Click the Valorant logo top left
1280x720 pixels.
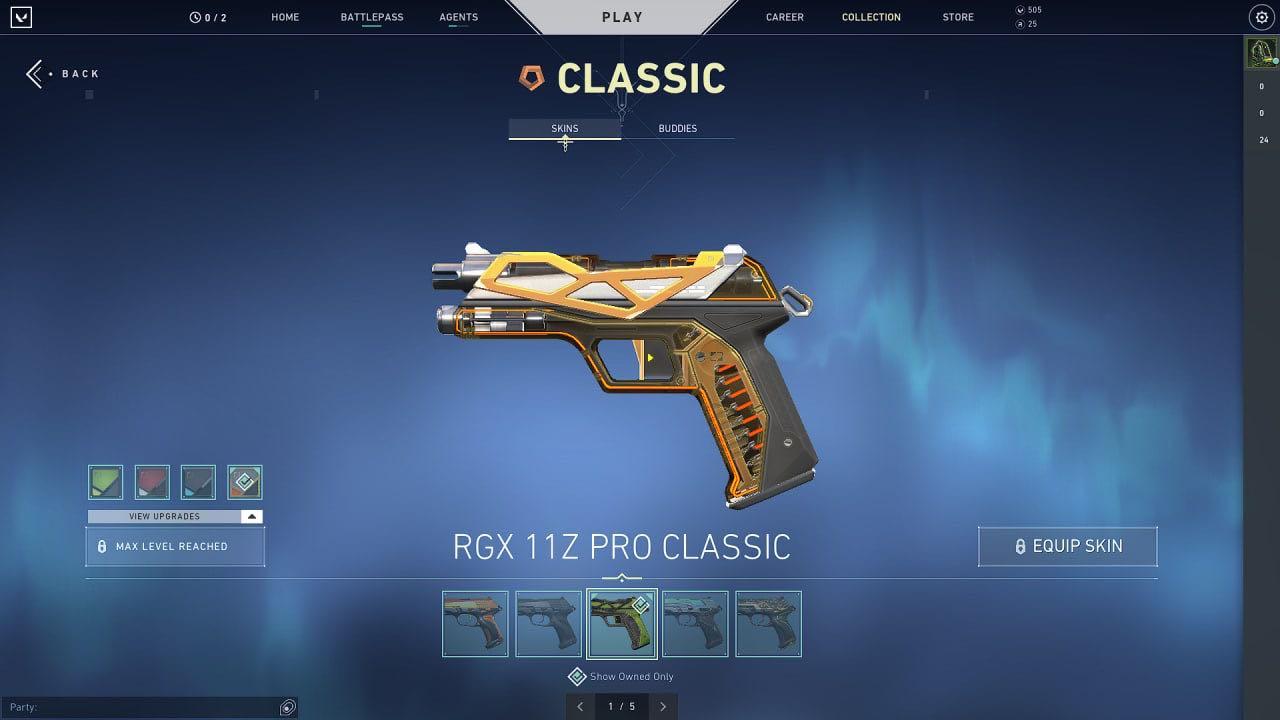[x=21, y=17]
